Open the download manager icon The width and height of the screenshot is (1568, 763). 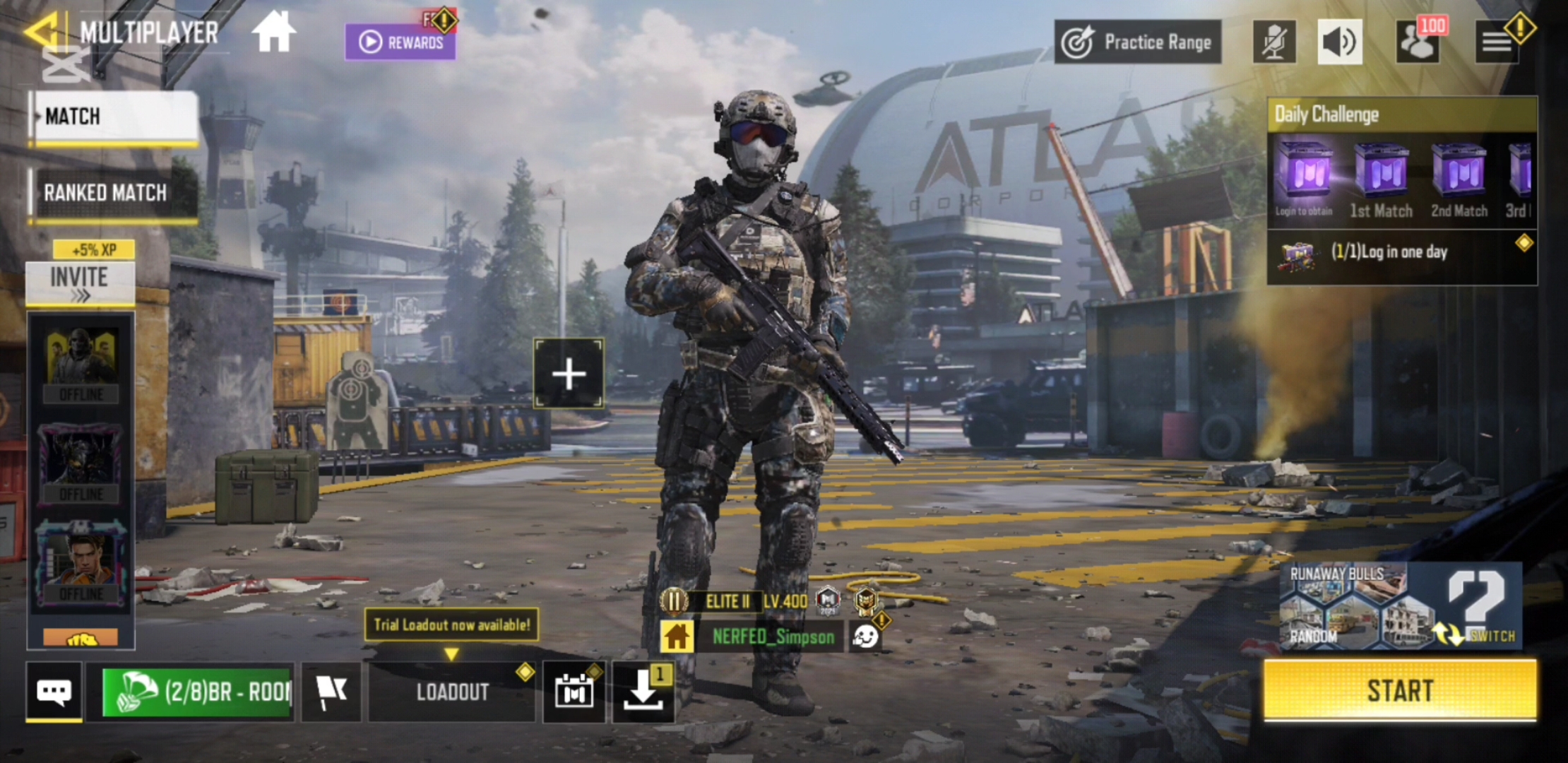[x=643, y=692]
